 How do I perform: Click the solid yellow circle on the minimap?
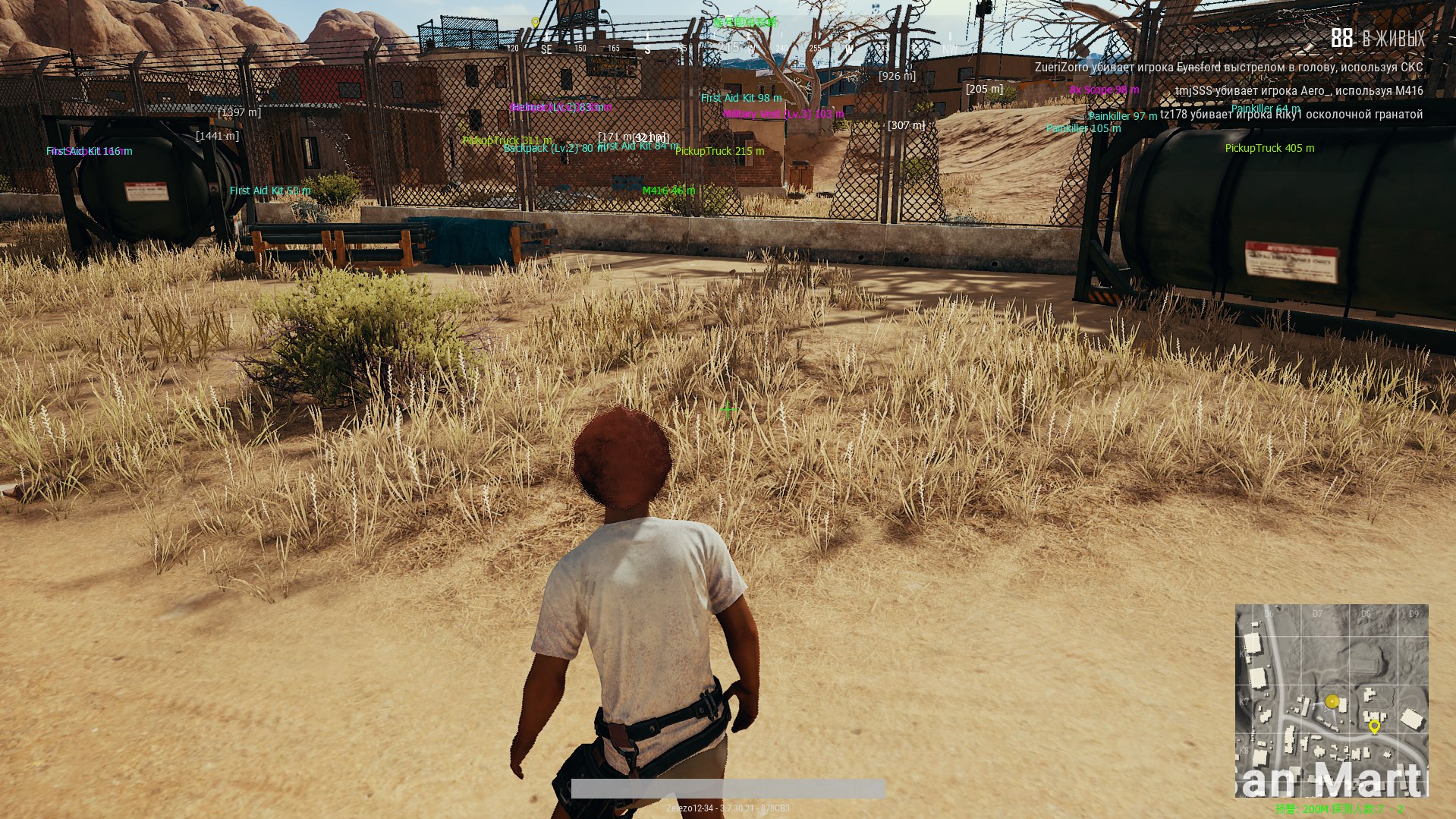coord(1332,701)
